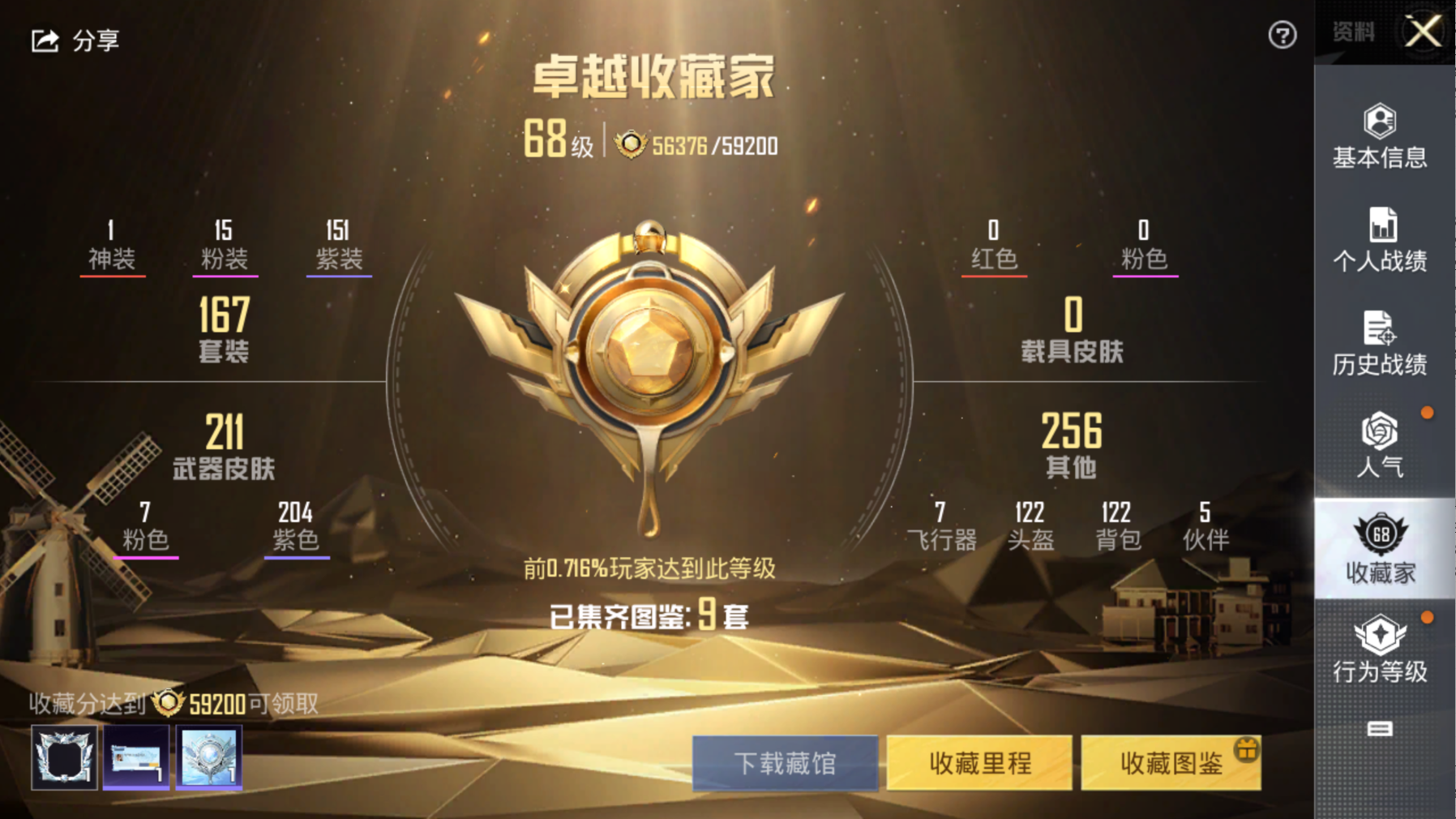Open the question mark help icon

pyautogui.click(x=1282, y=35)
